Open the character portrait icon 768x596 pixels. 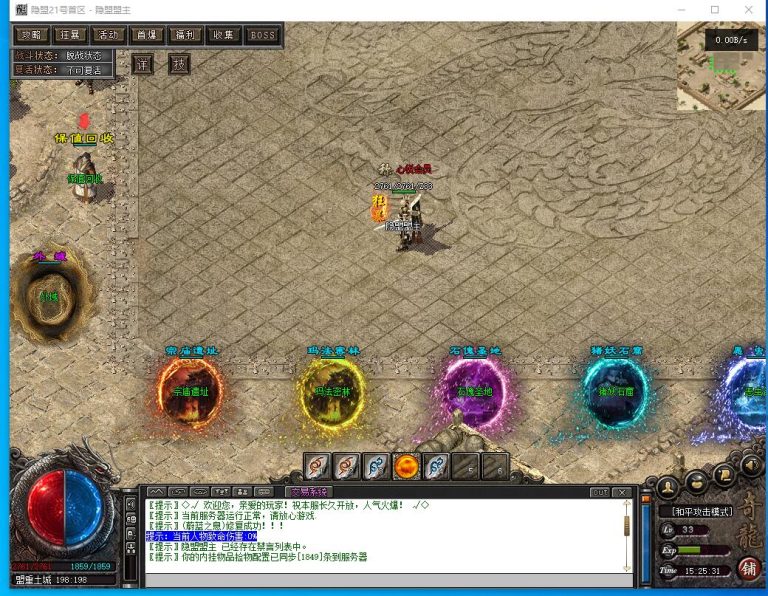point(667,487)
